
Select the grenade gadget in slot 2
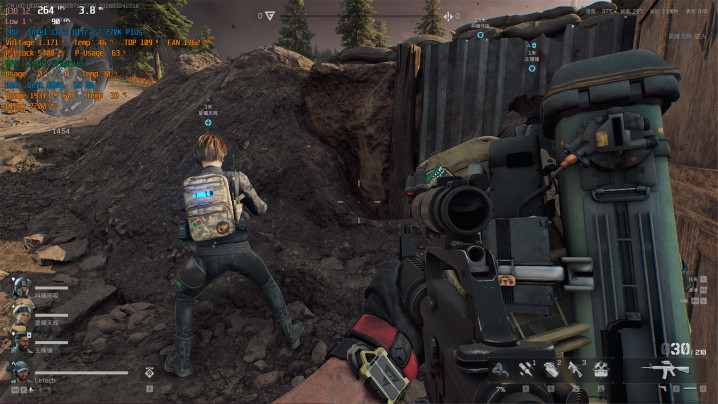click(548, 369)
